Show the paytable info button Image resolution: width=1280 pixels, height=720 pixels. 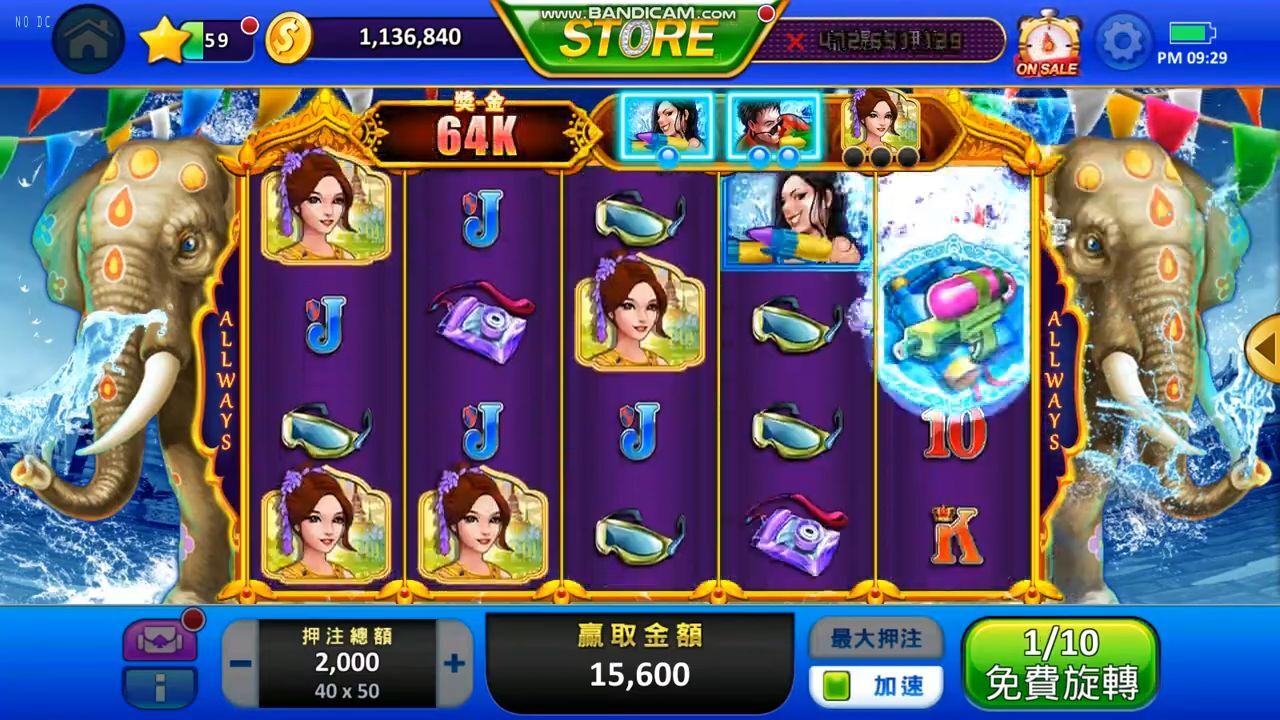coord(159,688)
